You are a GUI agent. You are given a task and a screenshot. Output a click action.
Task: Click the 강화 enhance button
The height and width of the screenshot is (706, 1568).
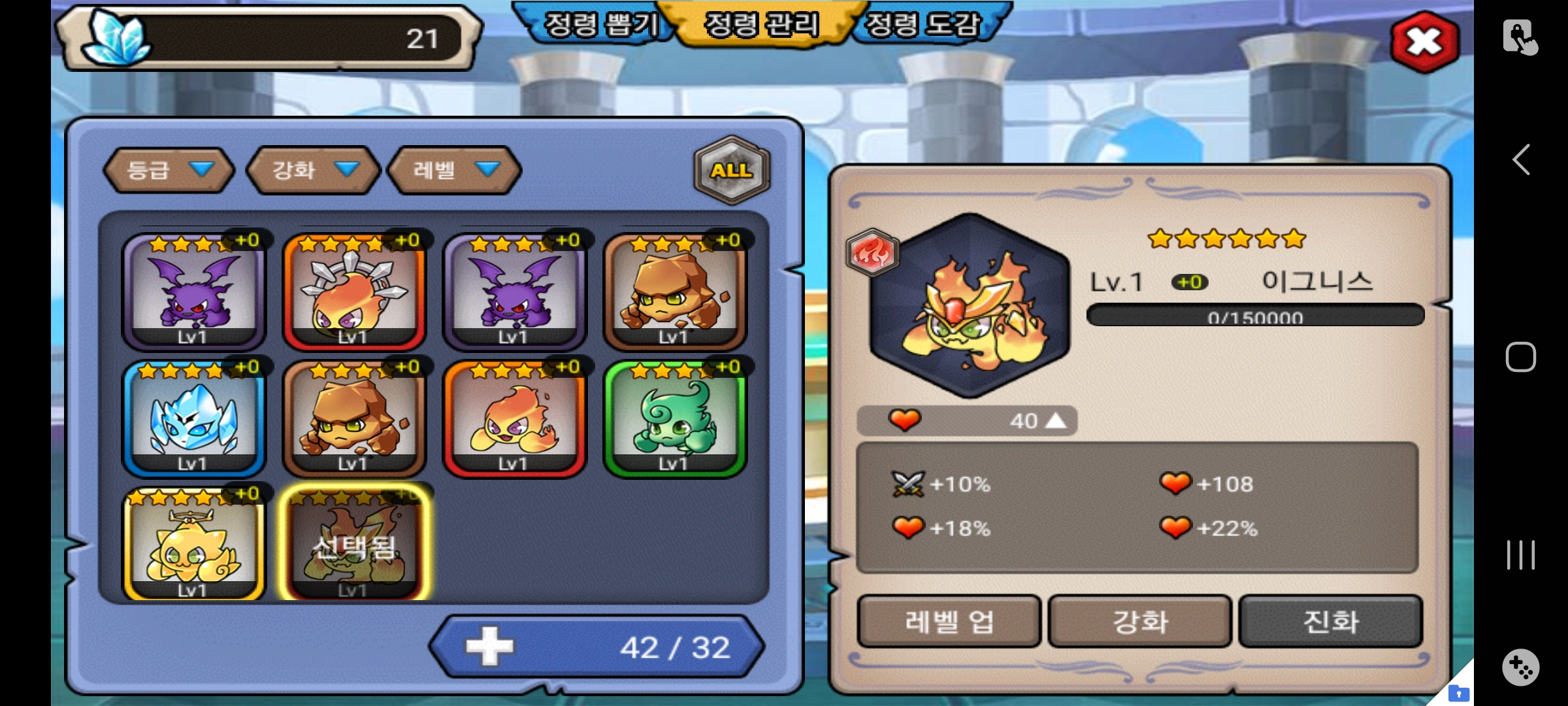tap(1140, 621)
